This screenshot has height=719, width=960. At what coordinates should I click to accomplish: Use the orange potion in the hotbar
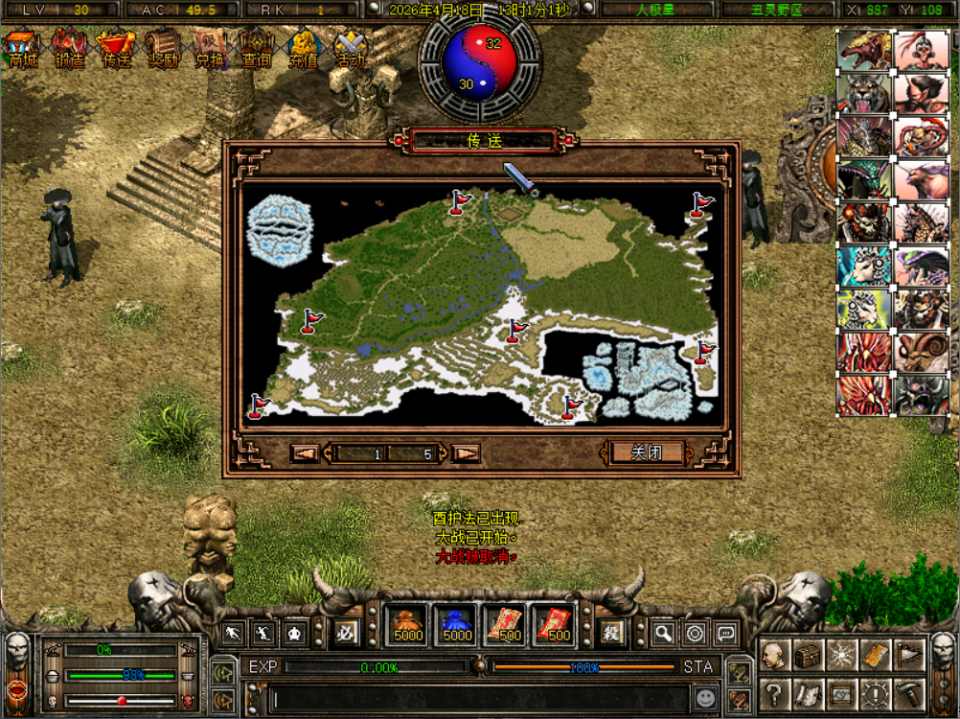coord(407,625)
